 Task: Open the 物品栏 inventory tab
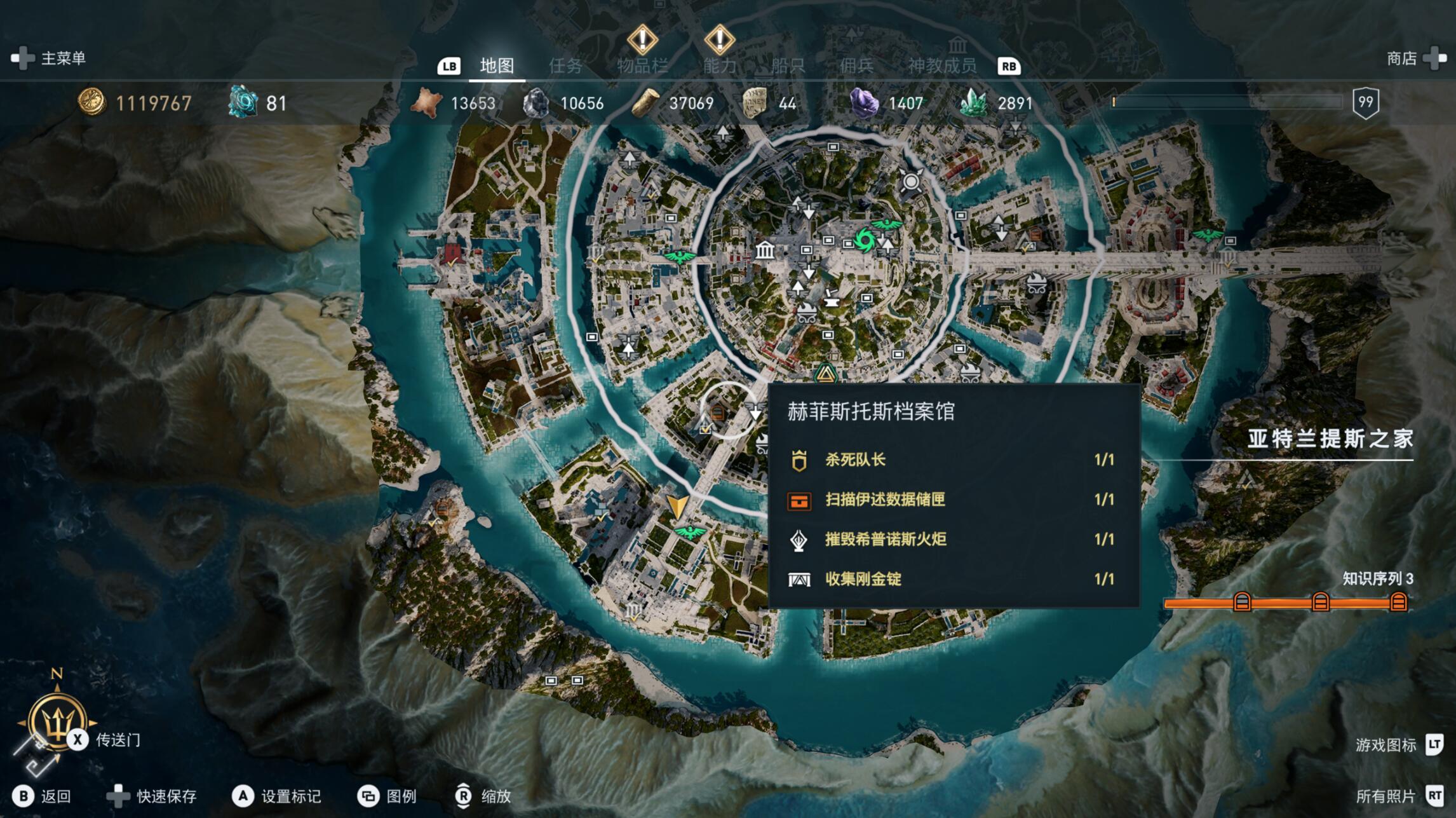tap(642, 65)
